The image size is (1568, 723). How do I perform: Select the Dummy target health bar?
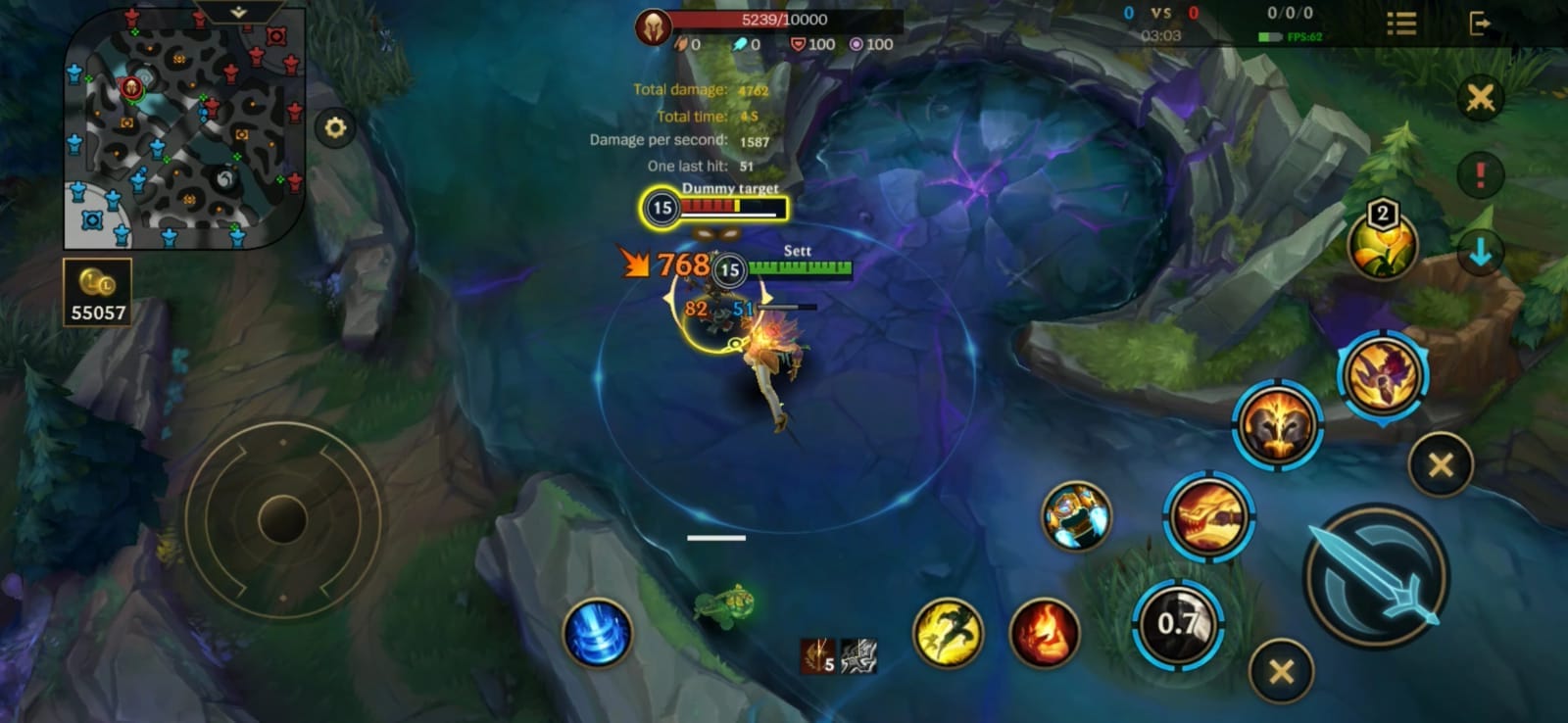pos(722,207)
